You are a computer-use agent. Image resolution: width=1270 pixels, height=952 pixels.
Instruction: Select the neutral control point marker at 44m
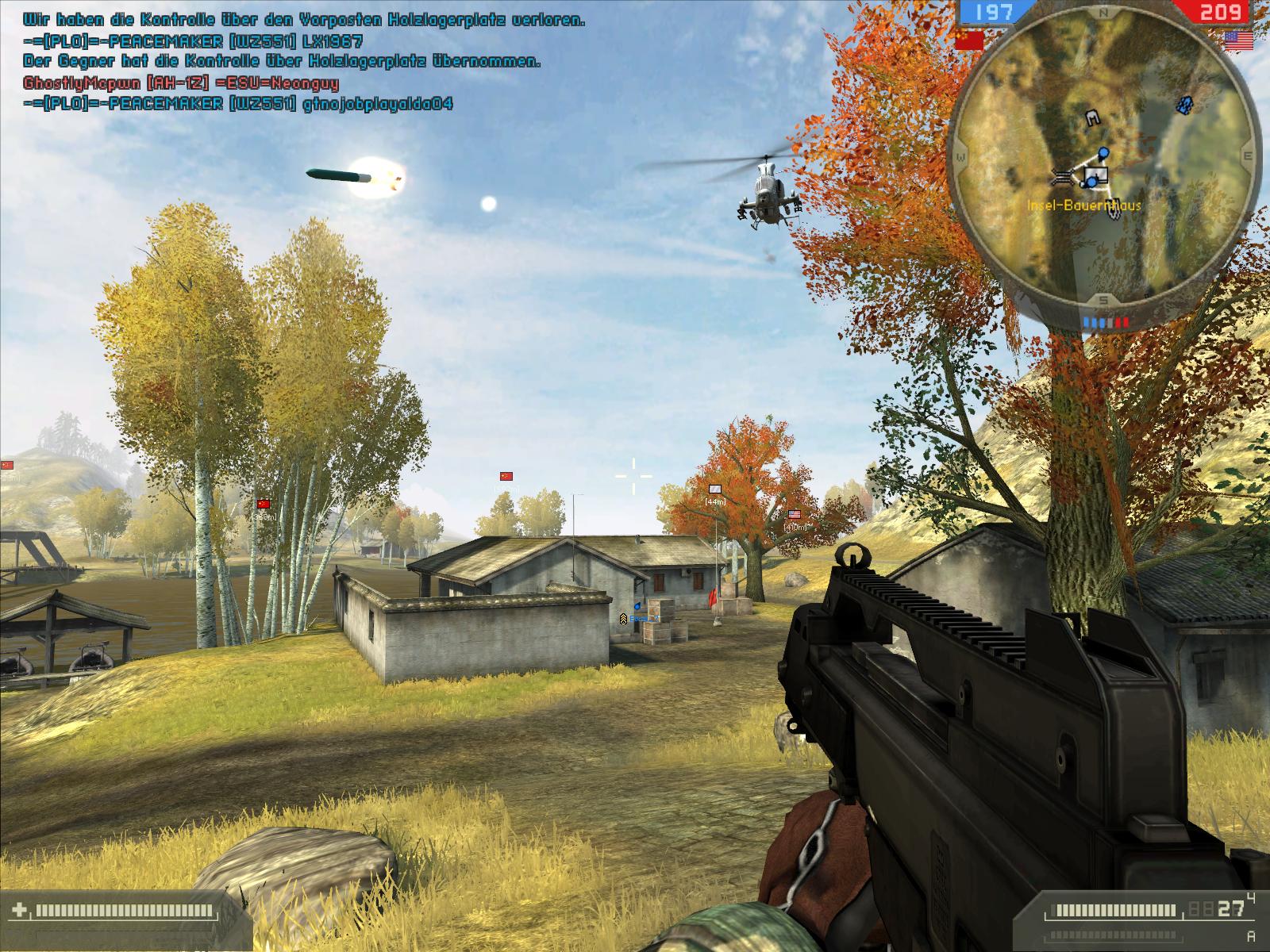point(715,489)
